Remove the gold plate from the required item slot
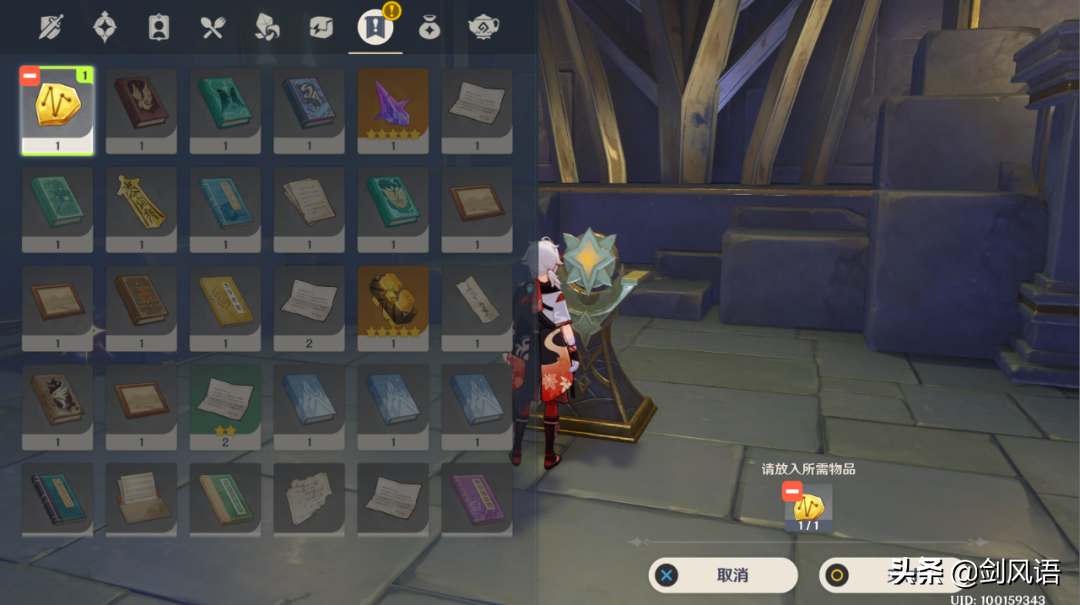The height and width of the screenshot is (605, 1080). click(x=792, y=490)
